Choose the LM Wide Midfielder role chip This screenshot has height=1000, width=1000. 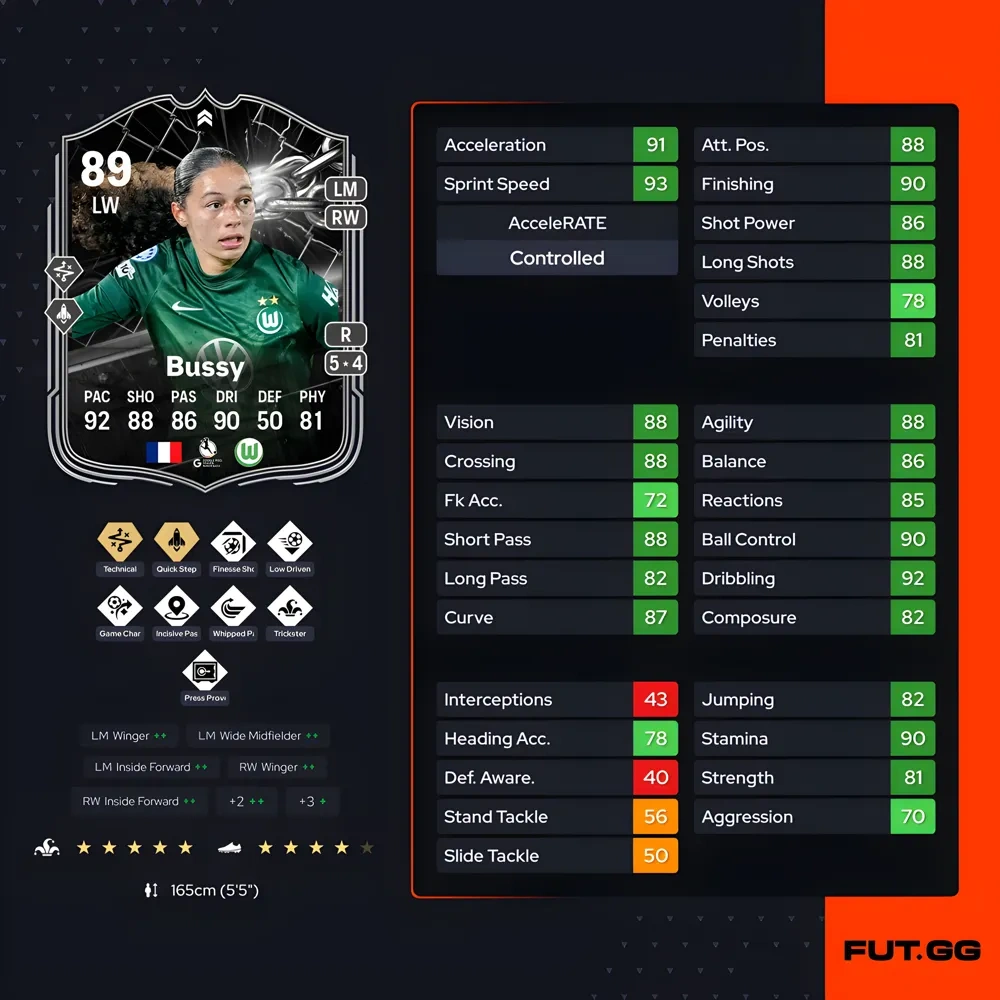[x=258, y=736]
